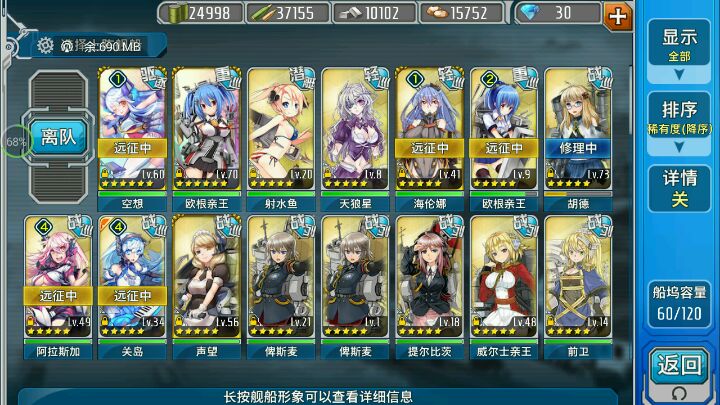
Task: Toggle the 详情 details switch
Action: click(x=679, y=188)
